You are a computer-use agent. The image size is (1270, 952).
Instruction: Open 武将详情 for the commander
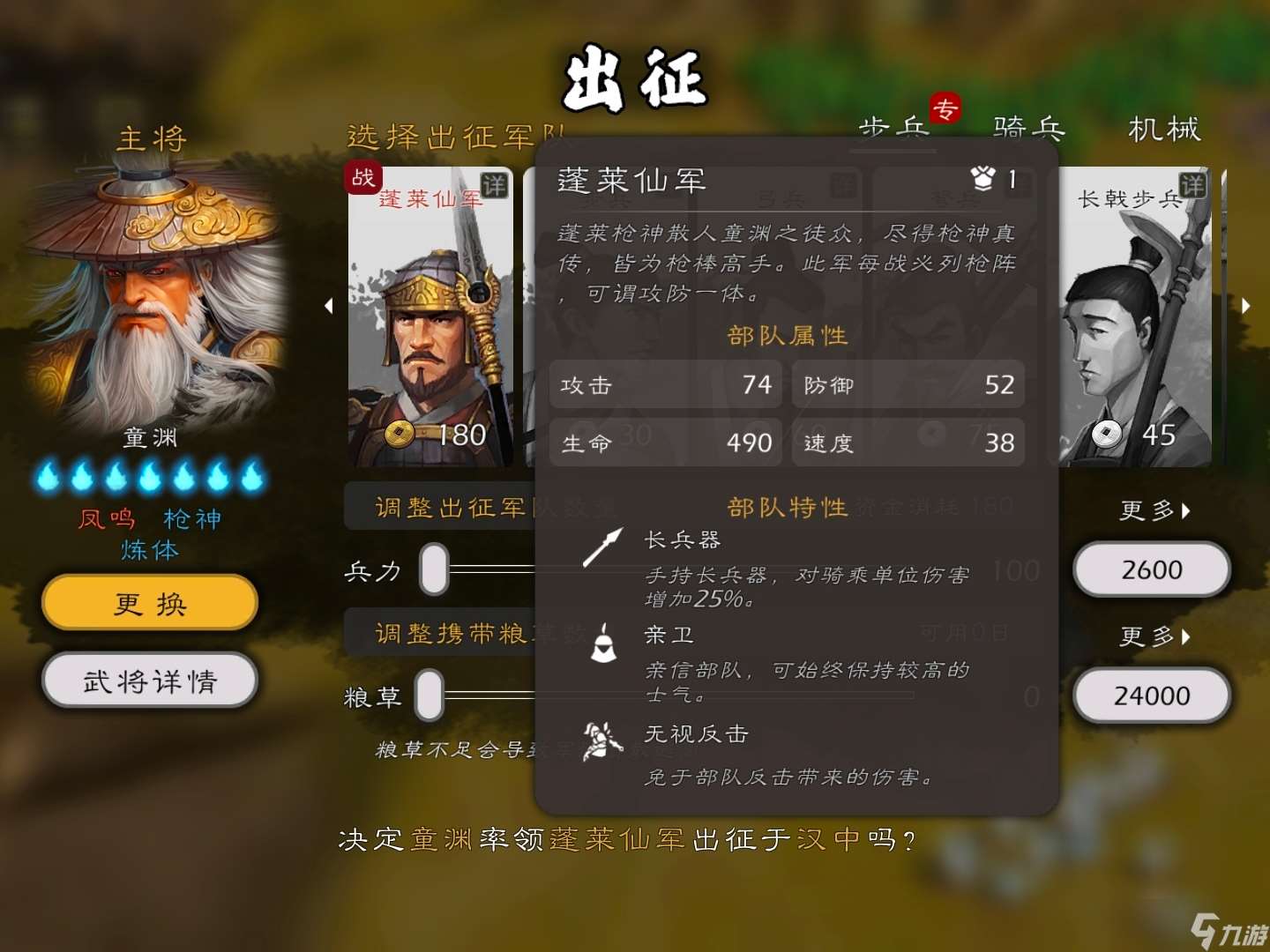[148, 680]
